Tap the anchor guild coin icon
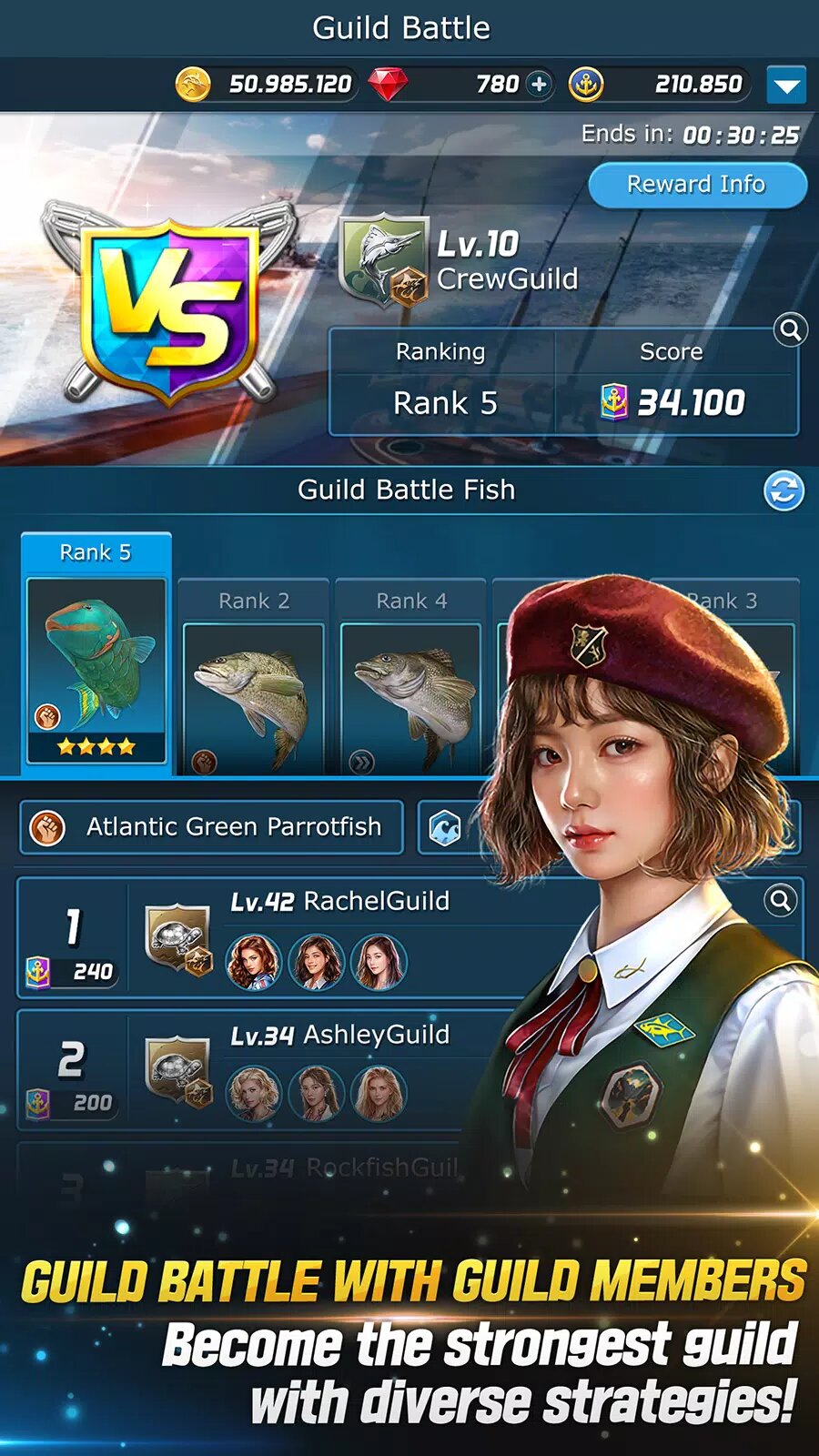 click(x=586, y=85)
